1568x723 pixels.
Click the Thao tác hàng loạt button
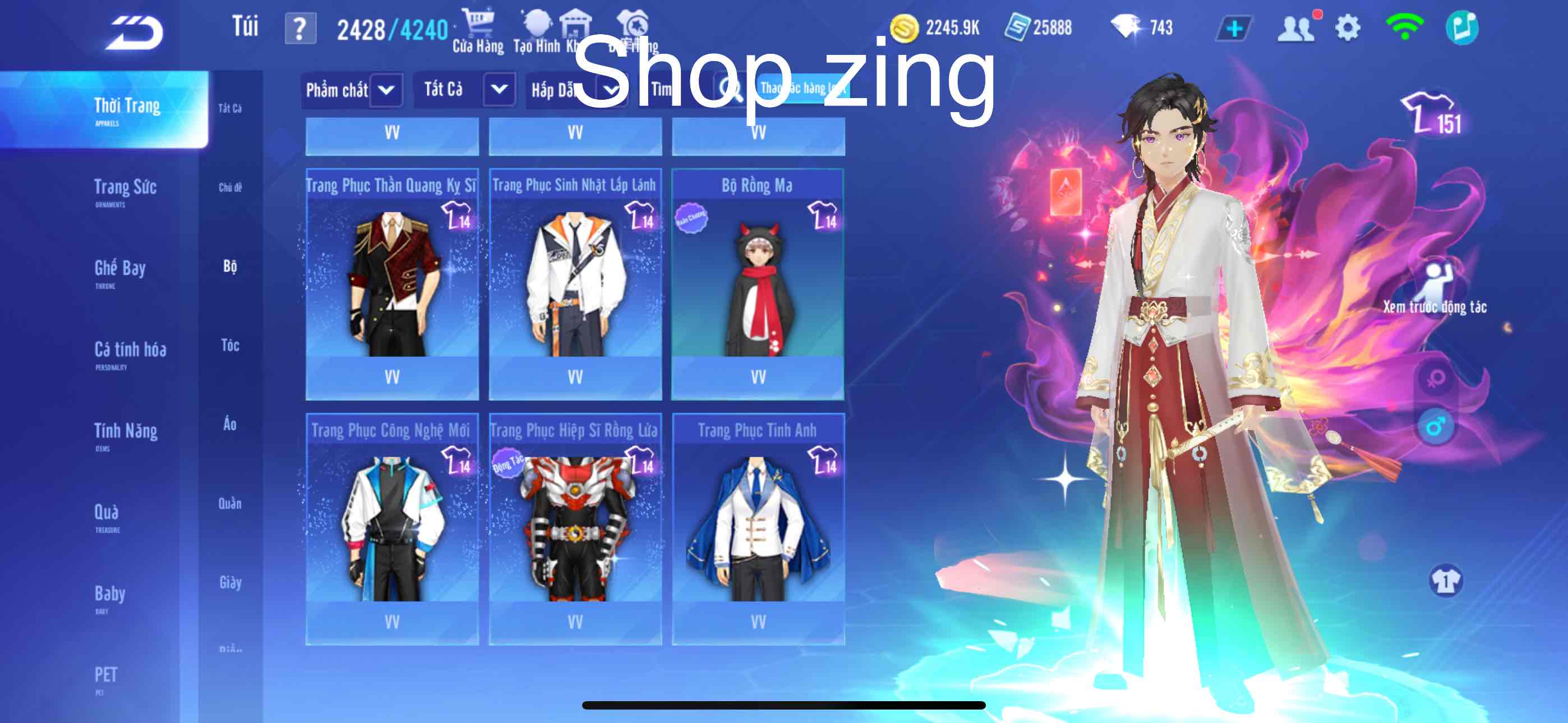click(803, 89)
